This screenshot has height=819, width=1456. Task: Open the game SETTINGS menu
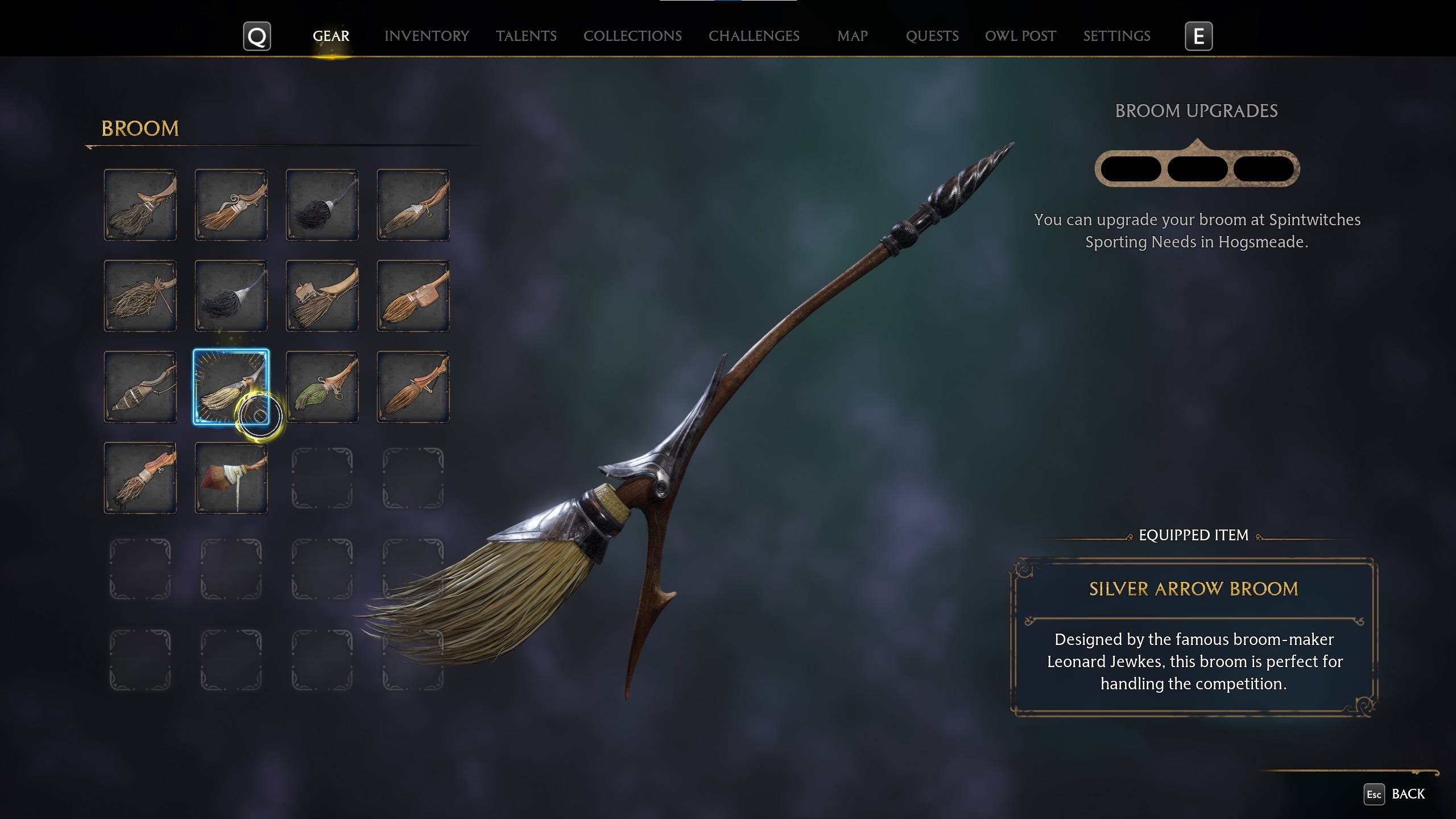[x=1116, y=36]
